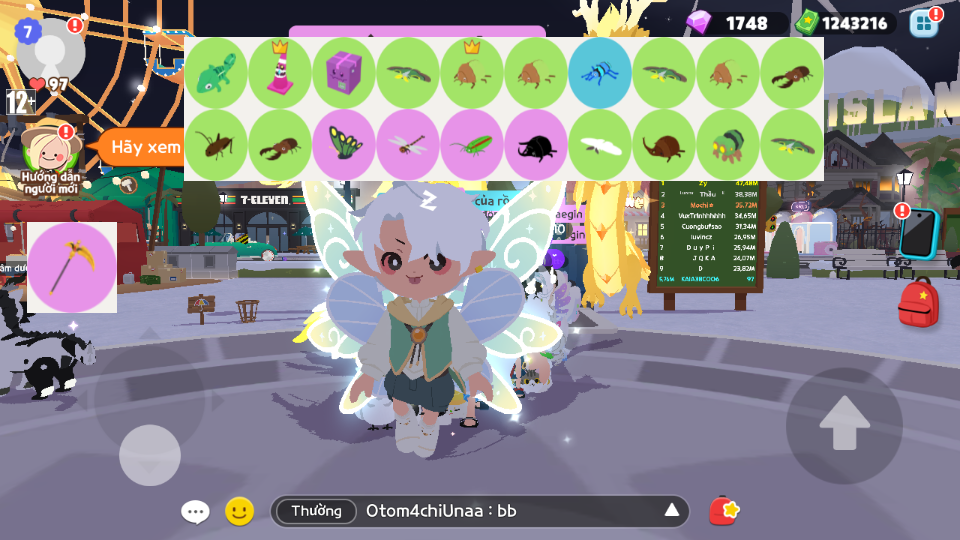Choose the purple box item

tap(344, 73)
